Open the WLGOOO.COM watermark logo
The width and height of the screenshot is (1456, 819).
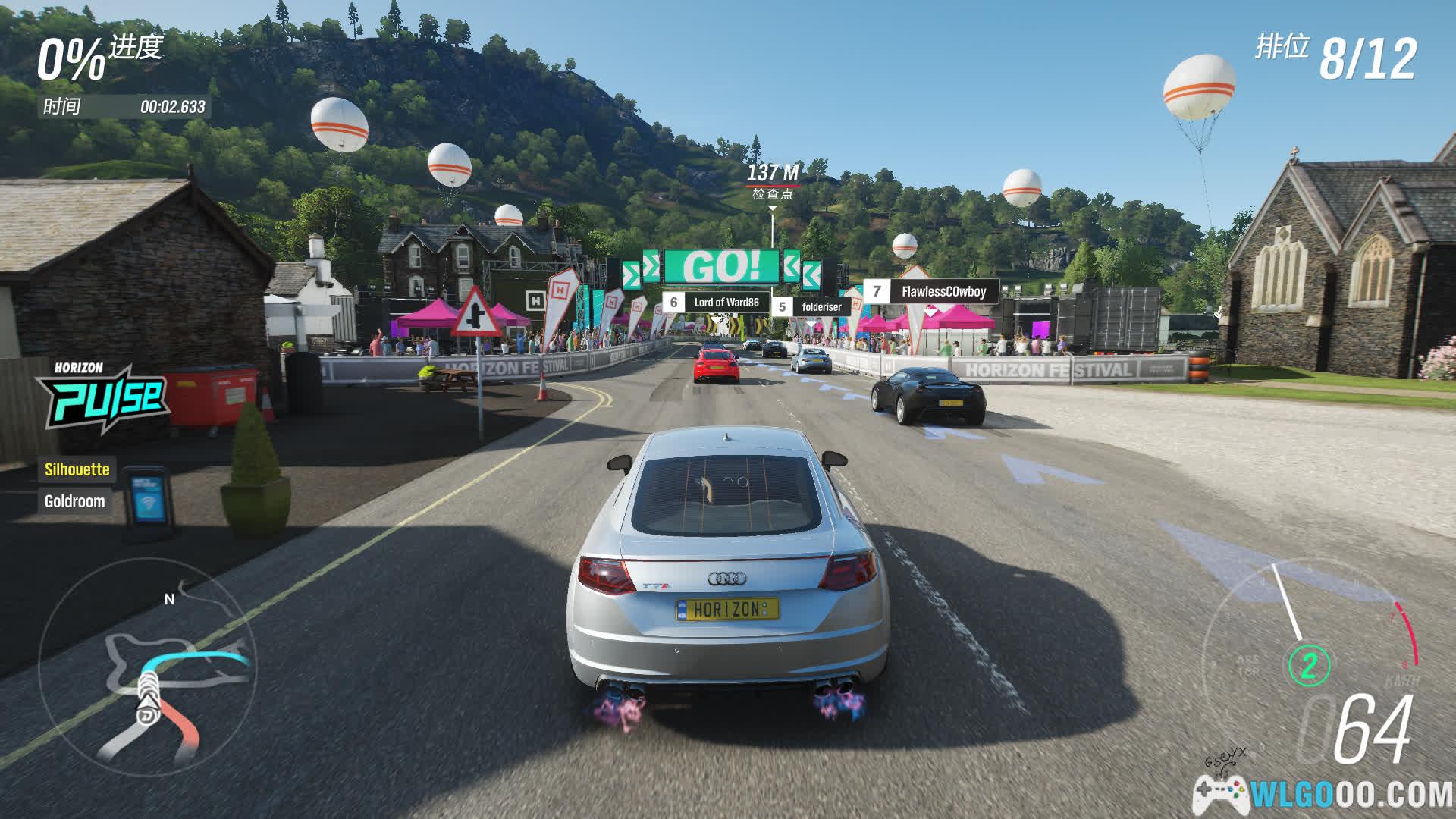point(1323,793)
